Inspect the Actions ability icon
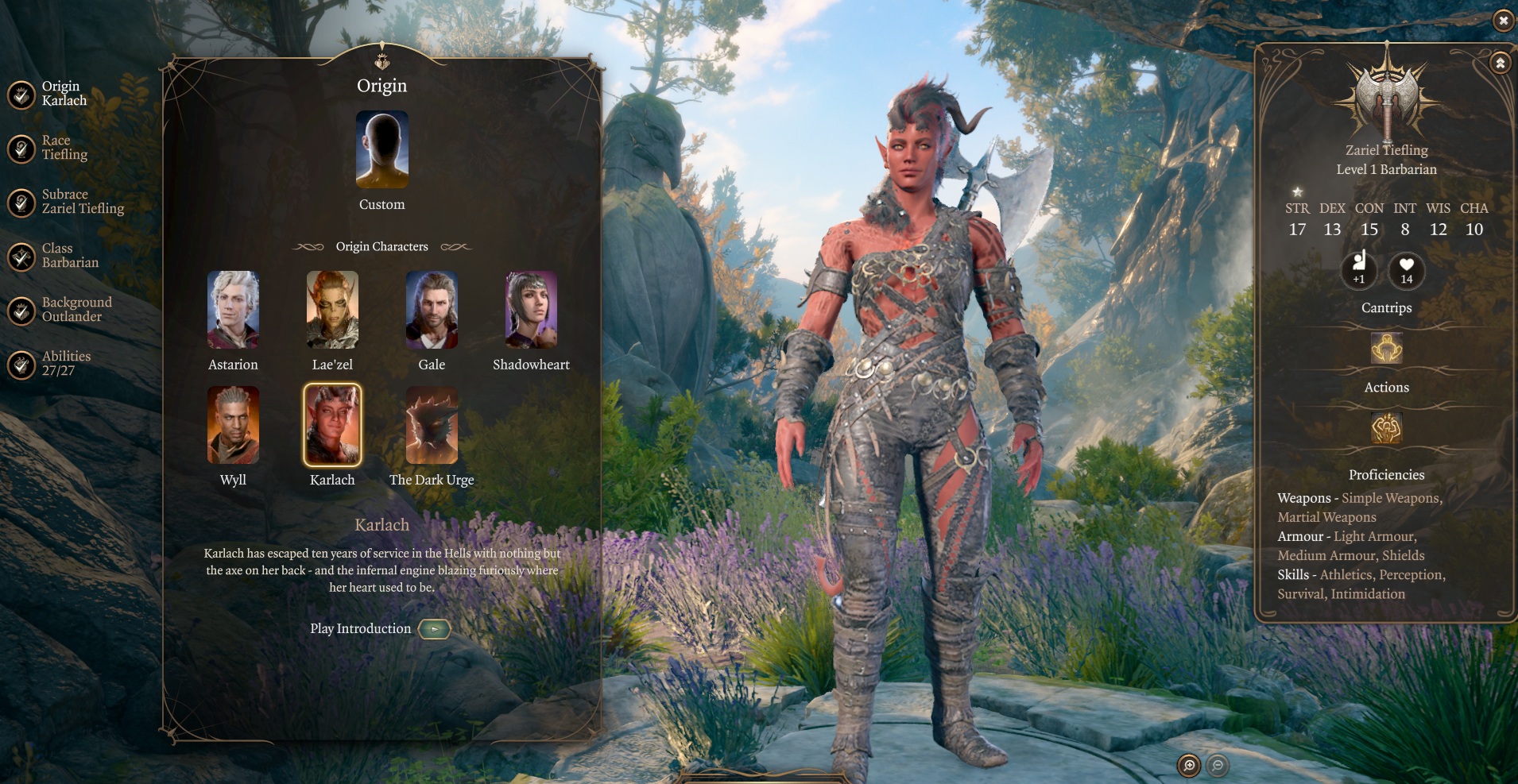 click(1386, 428)
